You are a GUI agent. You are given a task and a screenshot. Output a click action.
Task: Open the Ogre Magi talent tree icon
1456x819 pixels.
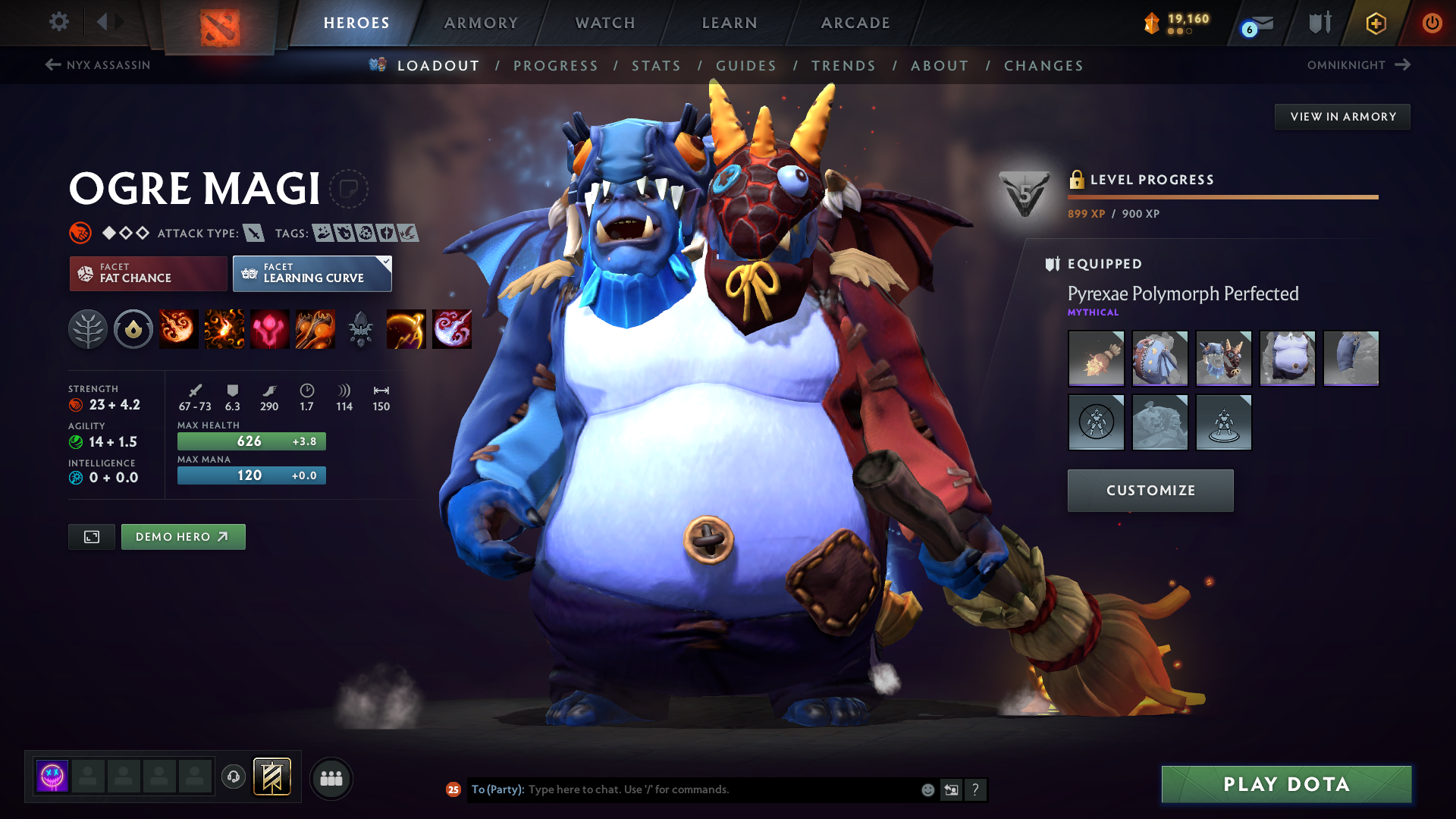coord(88,328)
